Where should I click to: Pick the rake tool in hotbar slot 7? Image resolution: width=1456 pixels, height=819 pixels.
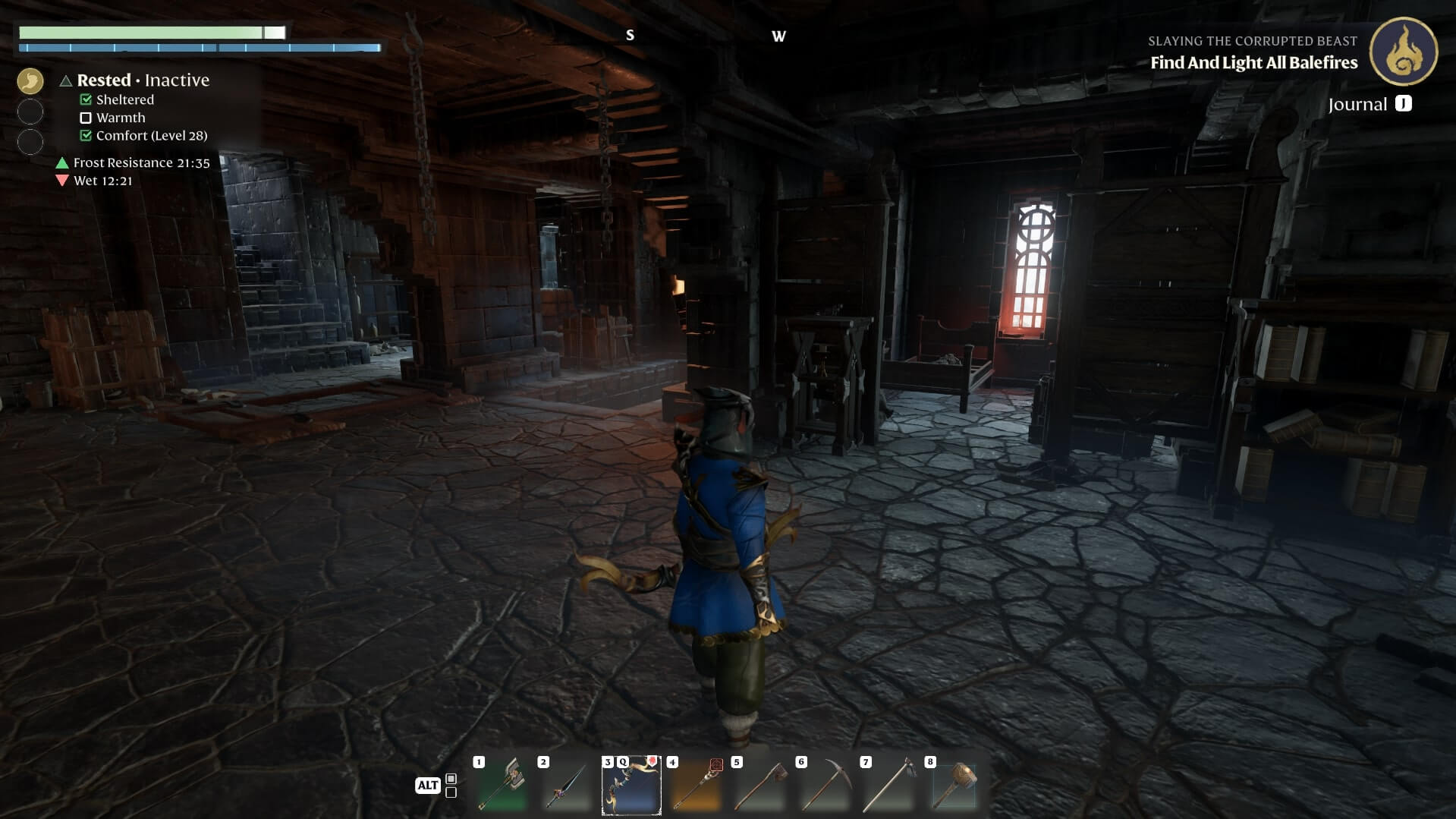(889, 786)
